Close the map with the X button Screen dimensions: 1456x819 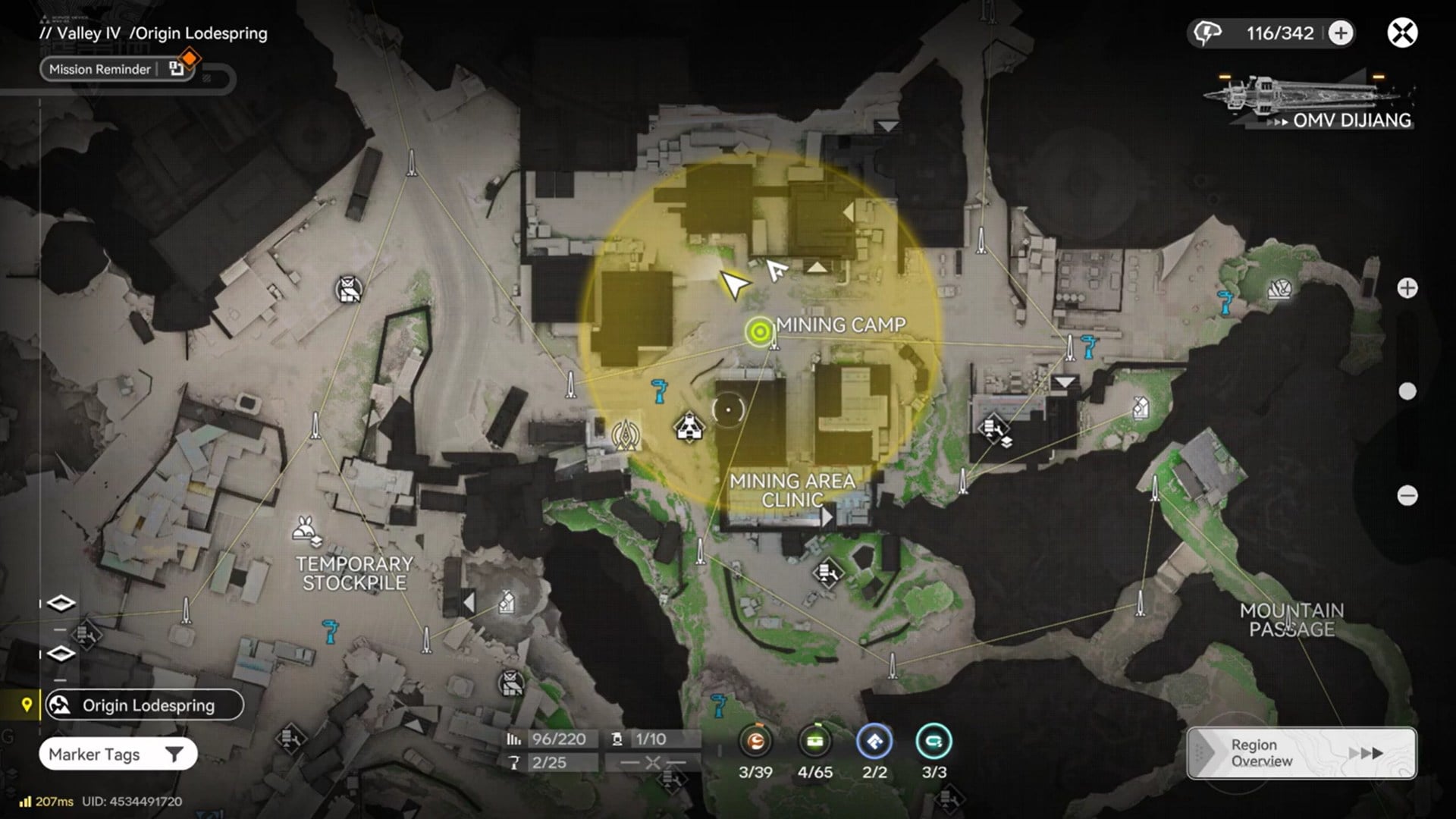click(1402, 33)
